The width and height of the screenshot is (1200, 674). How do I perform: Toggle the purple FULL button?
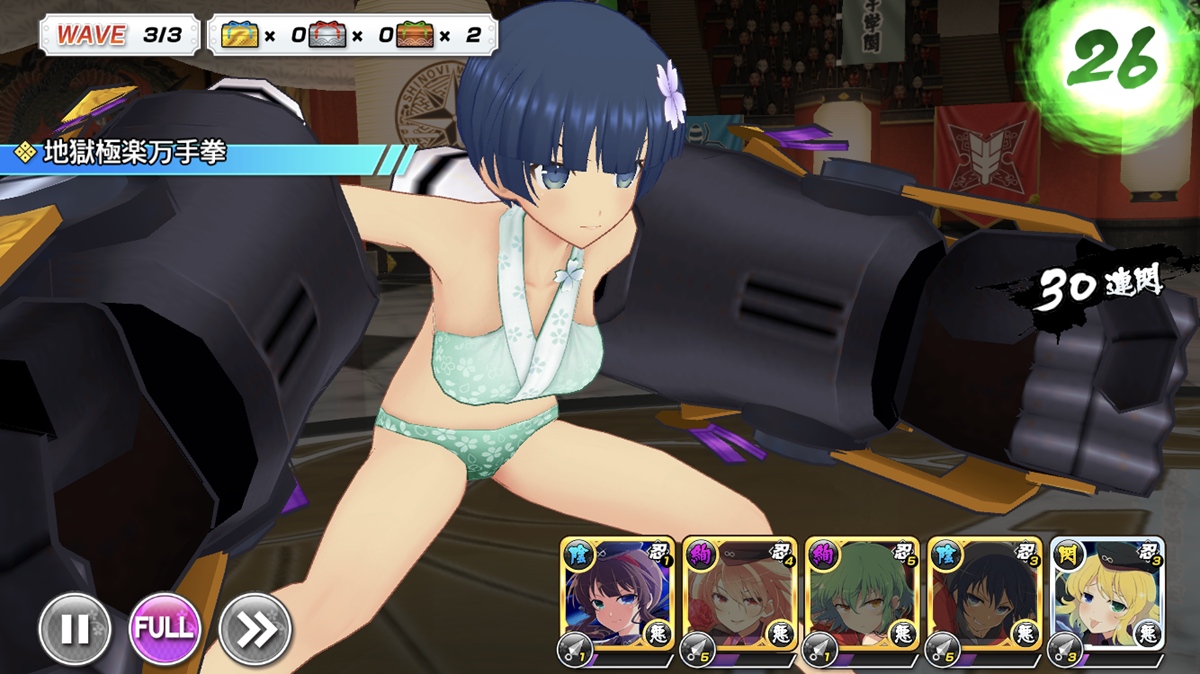point(165,629)
